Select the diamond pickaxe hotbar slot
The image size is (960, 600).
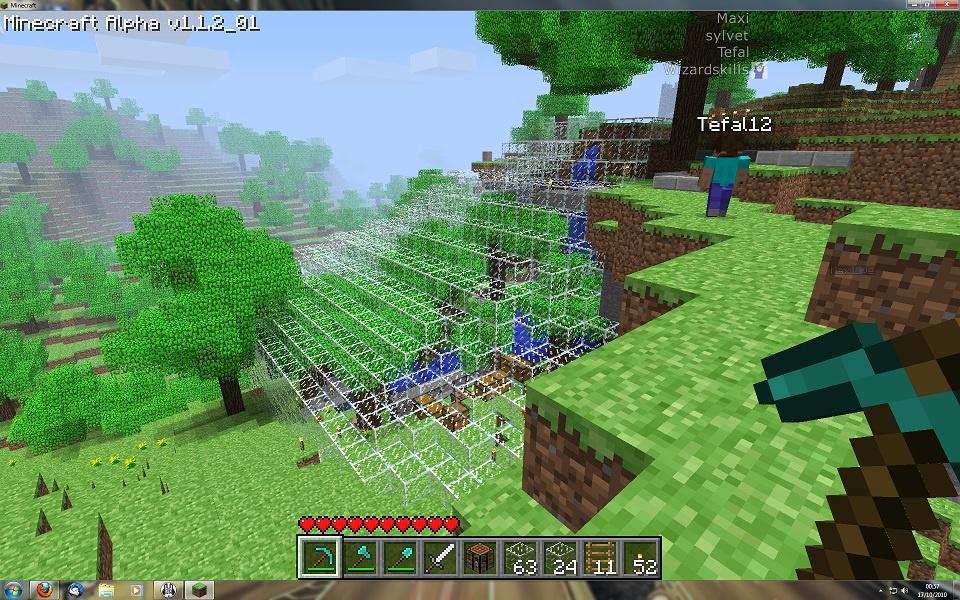click(320, 556)
